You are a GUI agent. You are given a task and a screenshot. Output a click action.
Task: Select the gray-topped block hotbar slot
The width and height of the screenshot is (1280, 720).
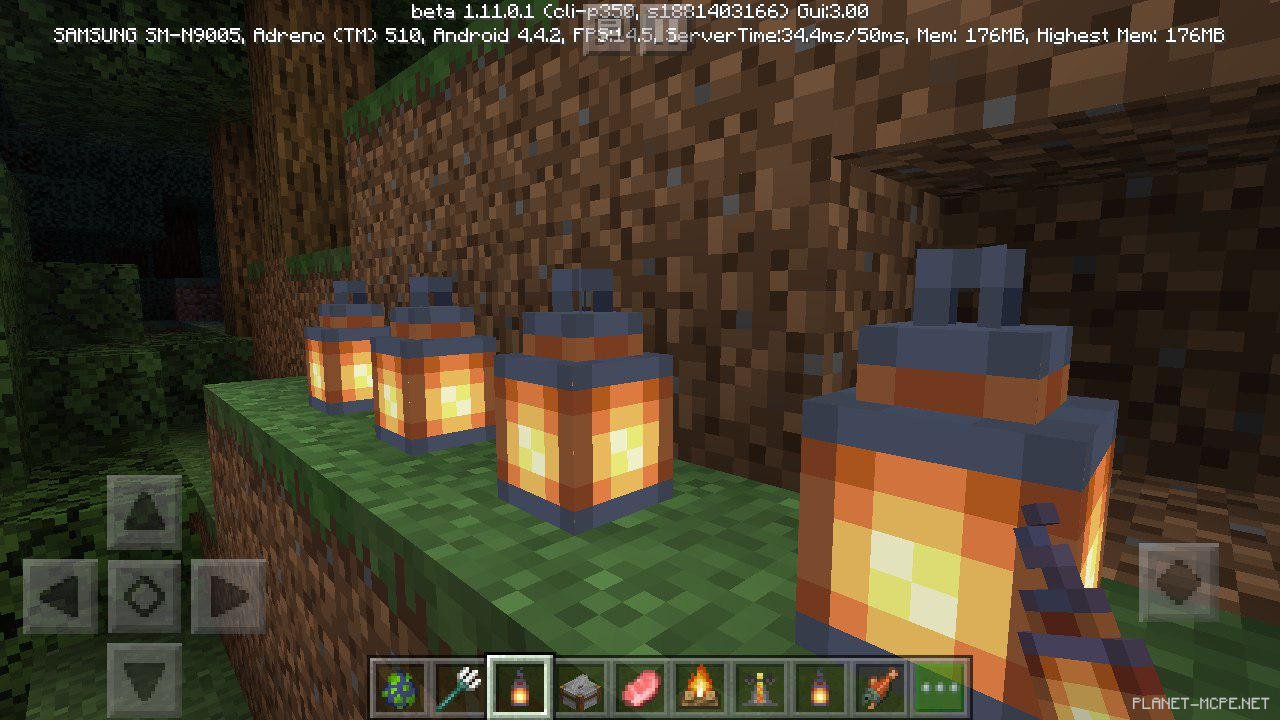click(580, 688)
